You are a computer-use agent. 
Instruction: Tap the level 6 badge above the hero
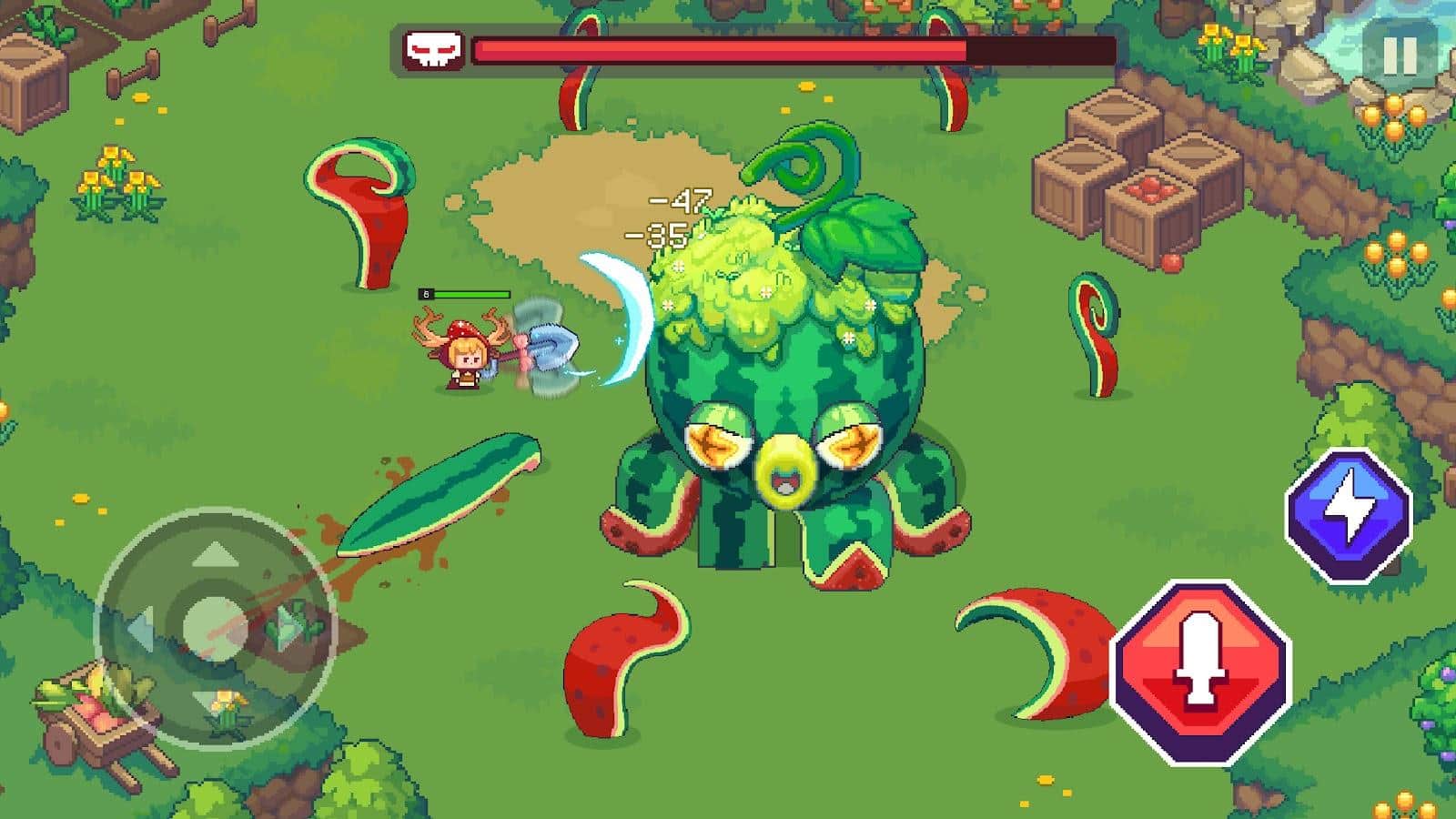click(425, 293)
